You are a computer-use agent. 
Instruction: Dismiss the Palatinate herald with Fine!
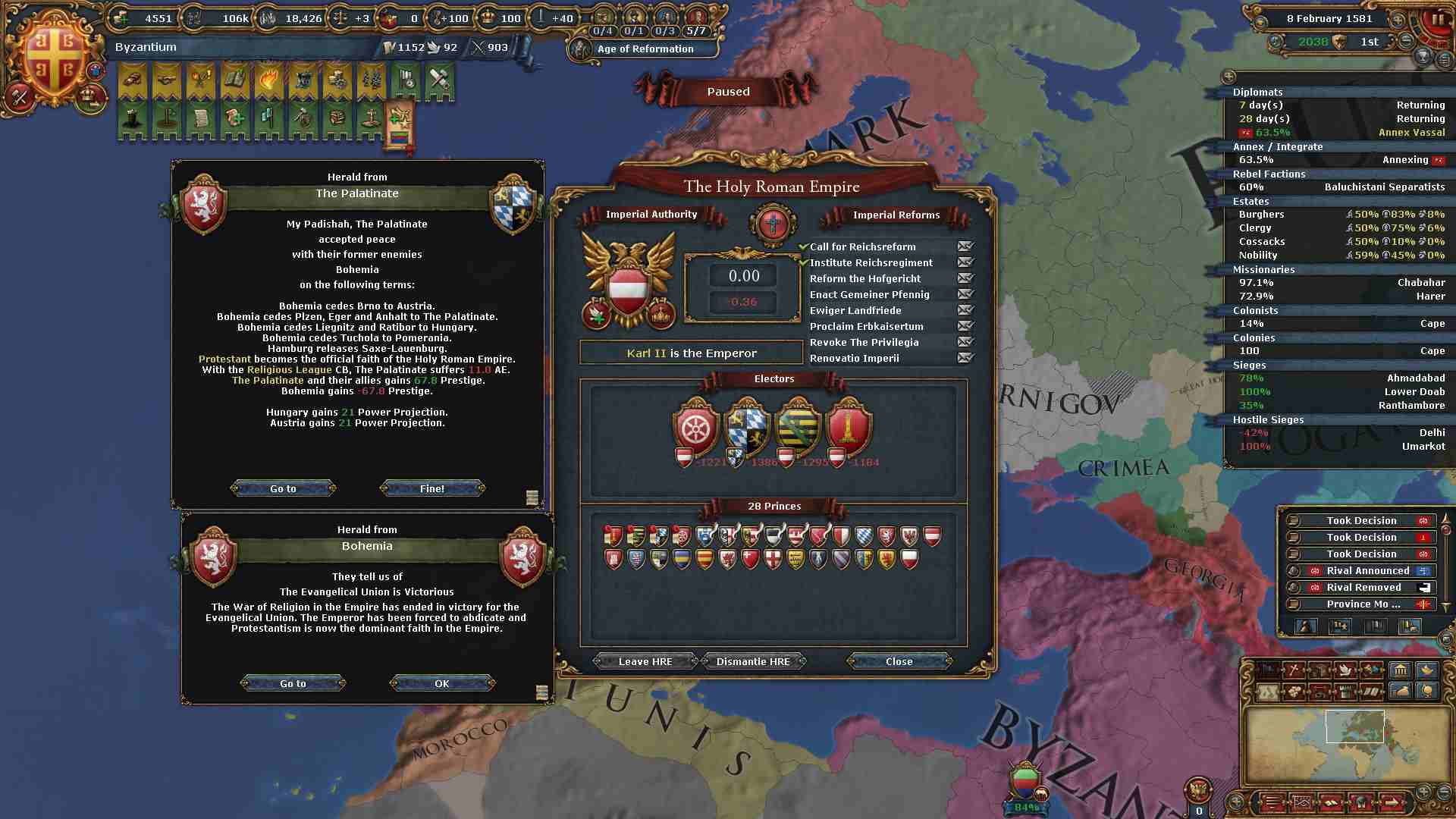click(x=432, y=489)
